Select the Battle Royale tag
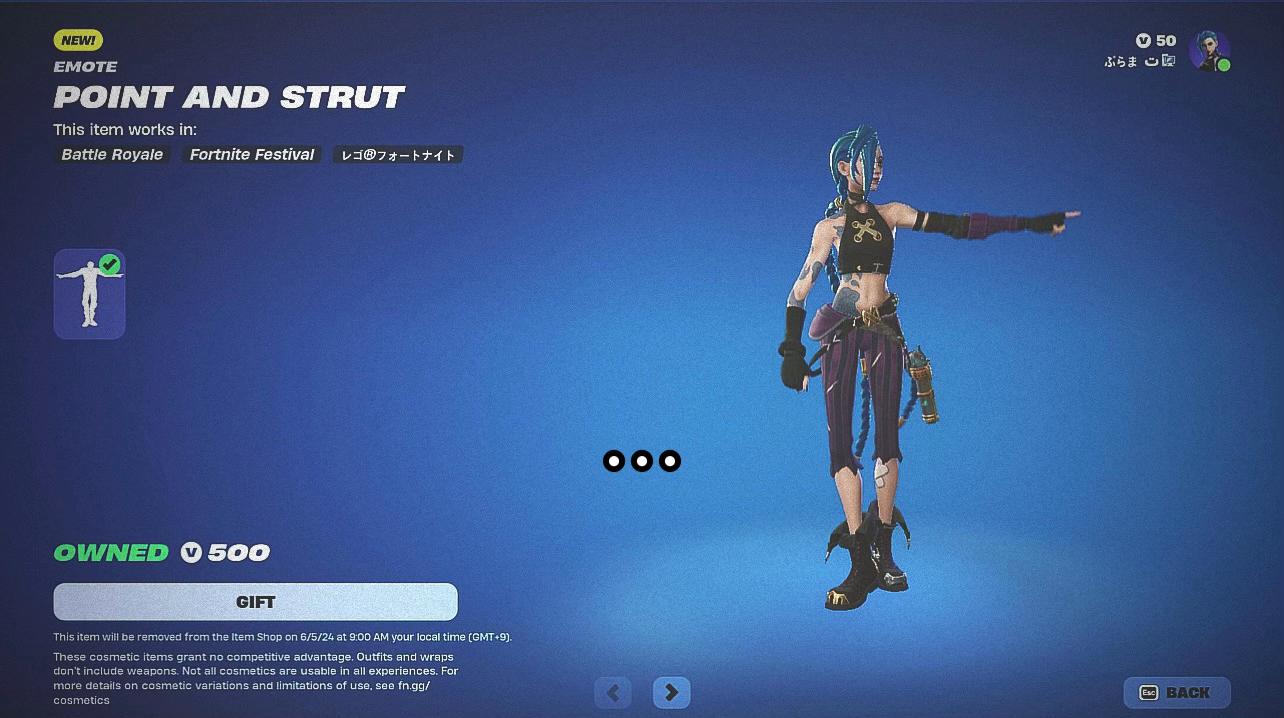The width and height of the screenshot is (1284, 718). [x=112, y=155]
